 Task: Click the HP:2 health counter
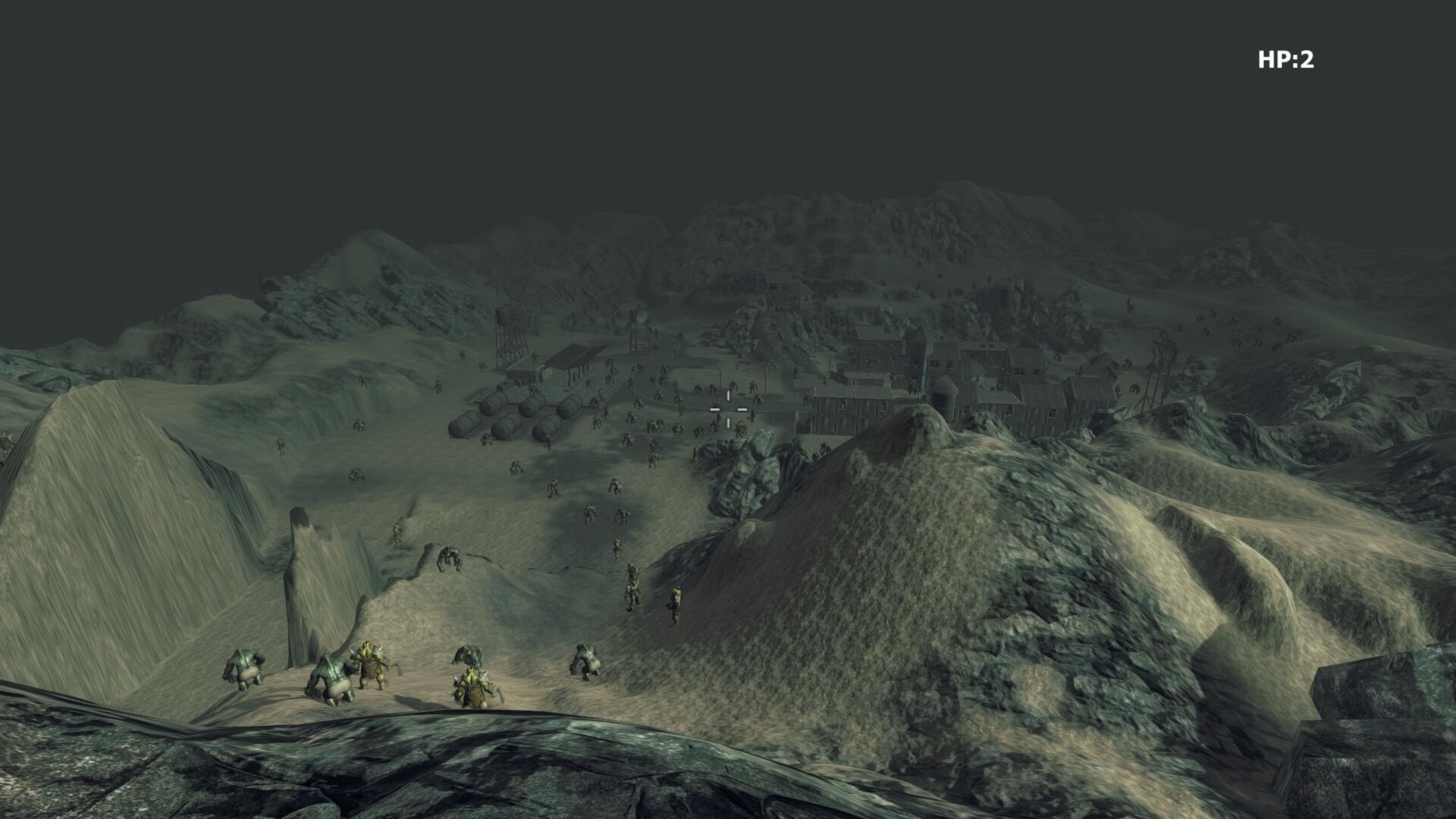point(1285,57)
